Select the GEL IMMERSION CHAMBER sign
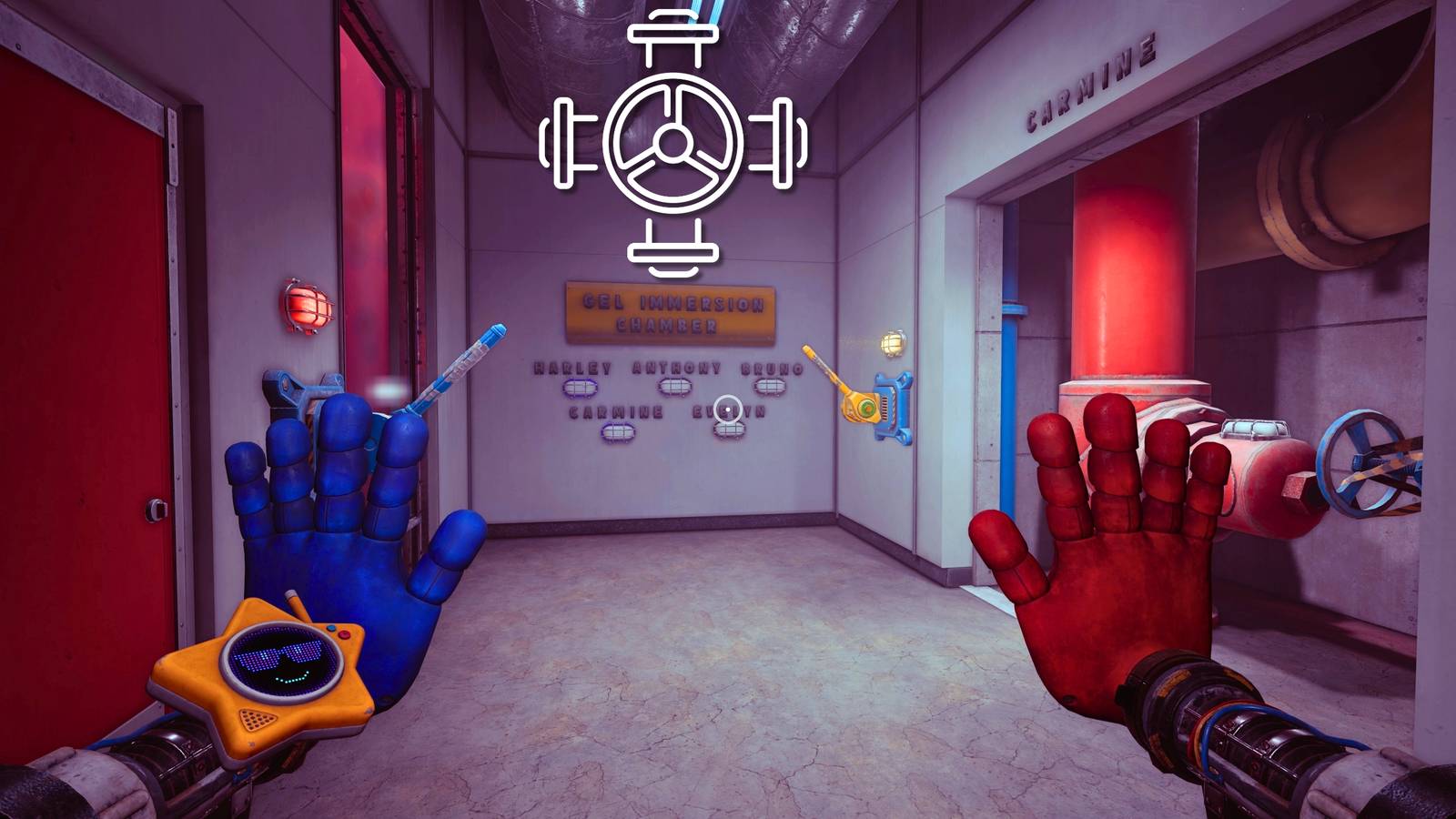The image size is (1456, 819). (669, 309)
